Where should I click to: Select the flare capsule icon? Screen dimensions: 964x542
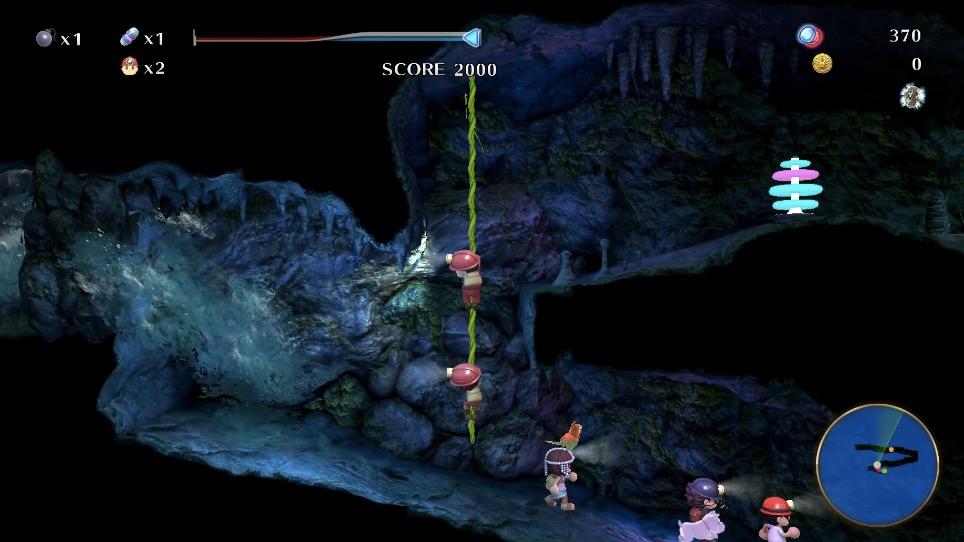130,39
